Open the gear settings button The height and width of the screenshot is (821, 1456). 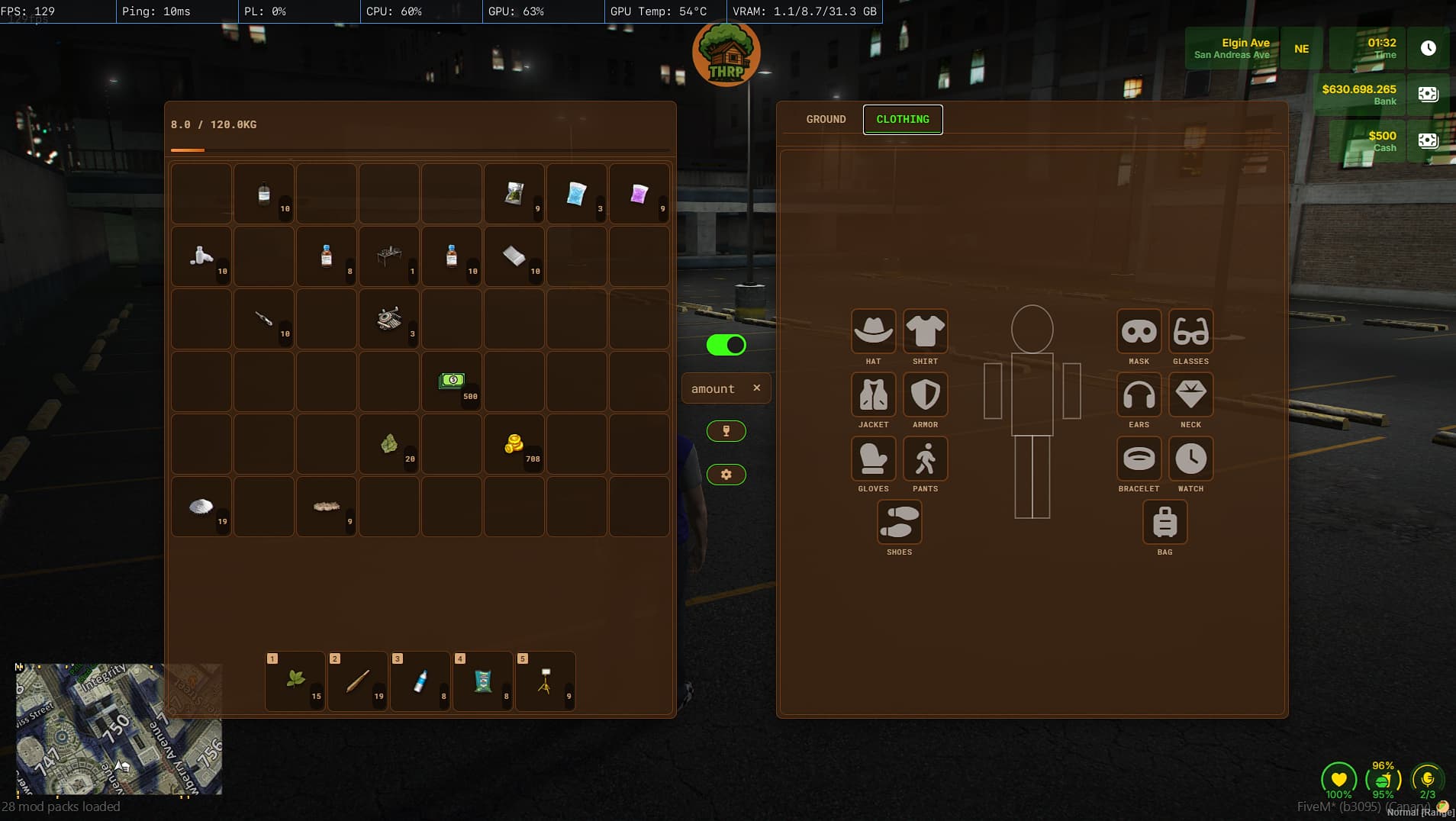(726, 475)
